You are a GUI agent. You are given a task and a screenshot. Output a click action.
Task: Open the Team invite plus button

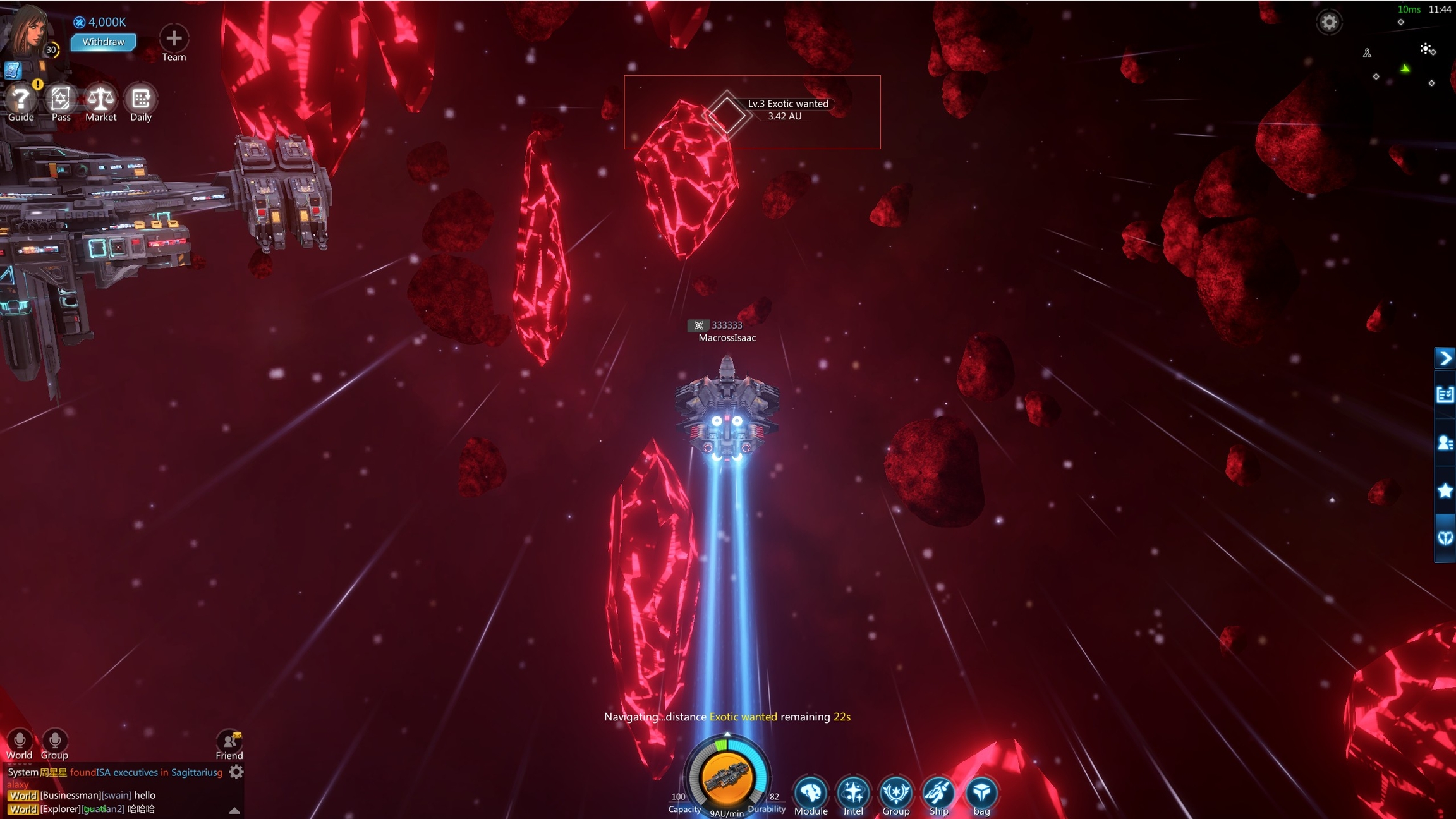(174, 39)
